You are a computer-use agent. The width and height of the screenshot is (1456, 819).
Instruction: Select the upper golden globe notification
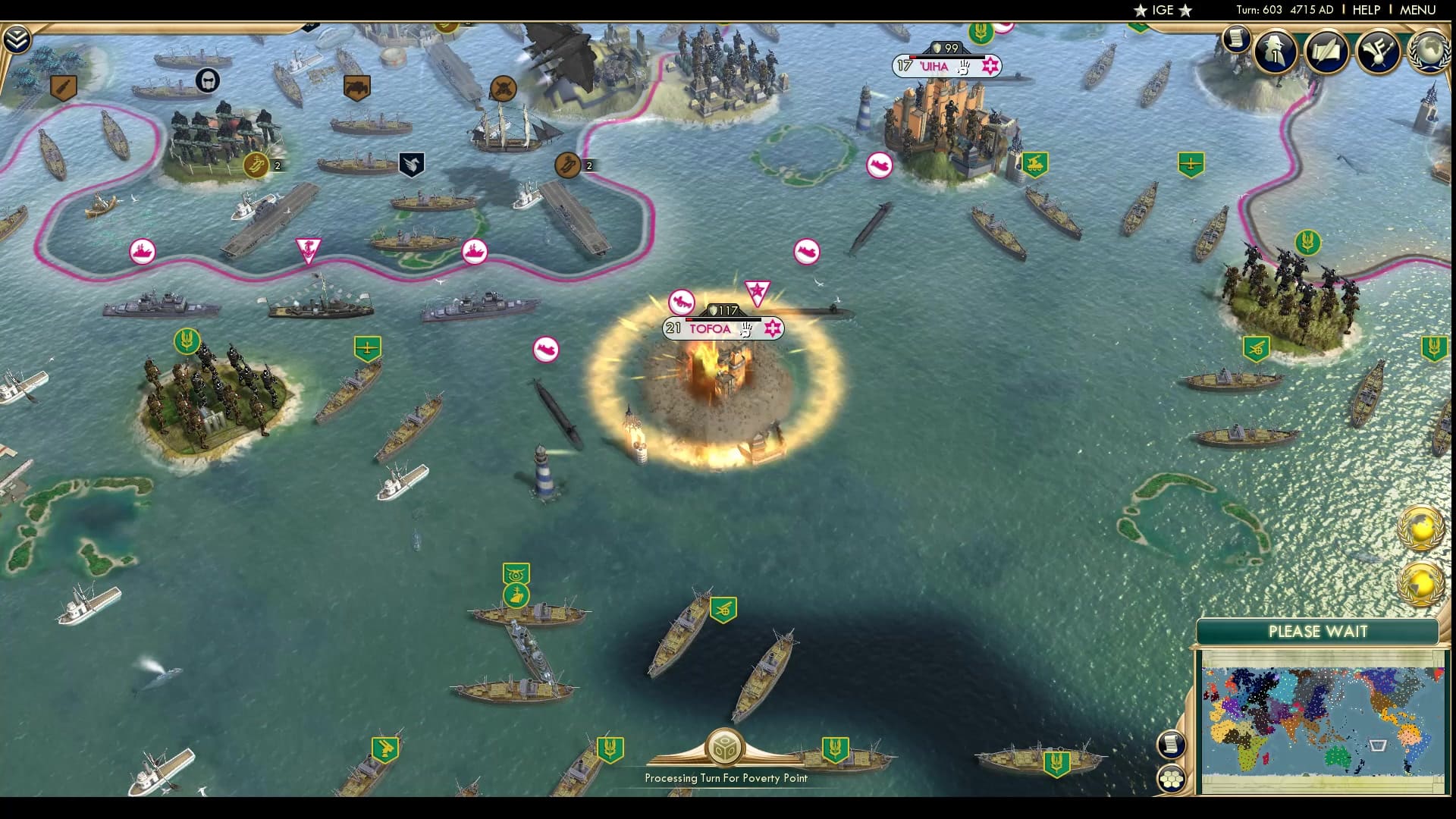pyautogui.click(x=1420, y=529)
